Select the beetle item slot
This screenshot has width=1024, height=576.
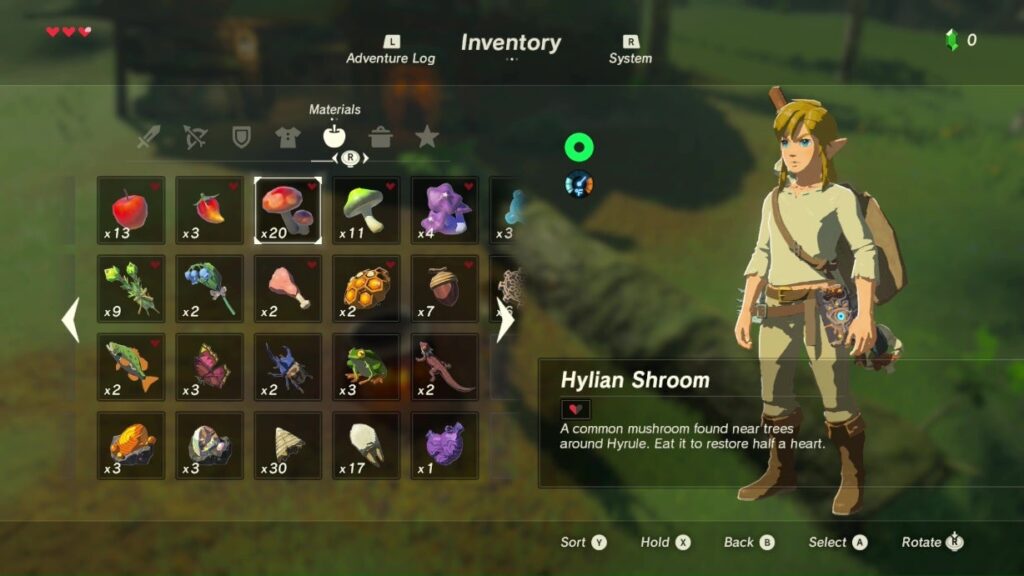(288, 366)
